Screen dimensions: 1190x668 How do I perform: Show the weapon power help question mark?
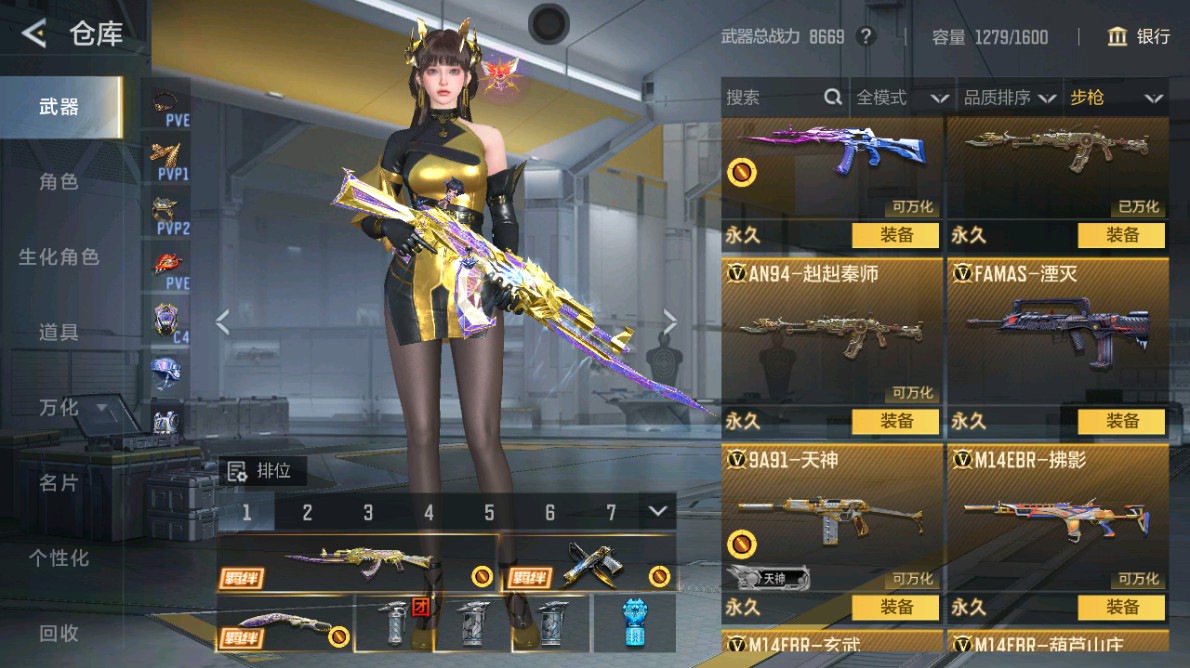pos(866,37)
